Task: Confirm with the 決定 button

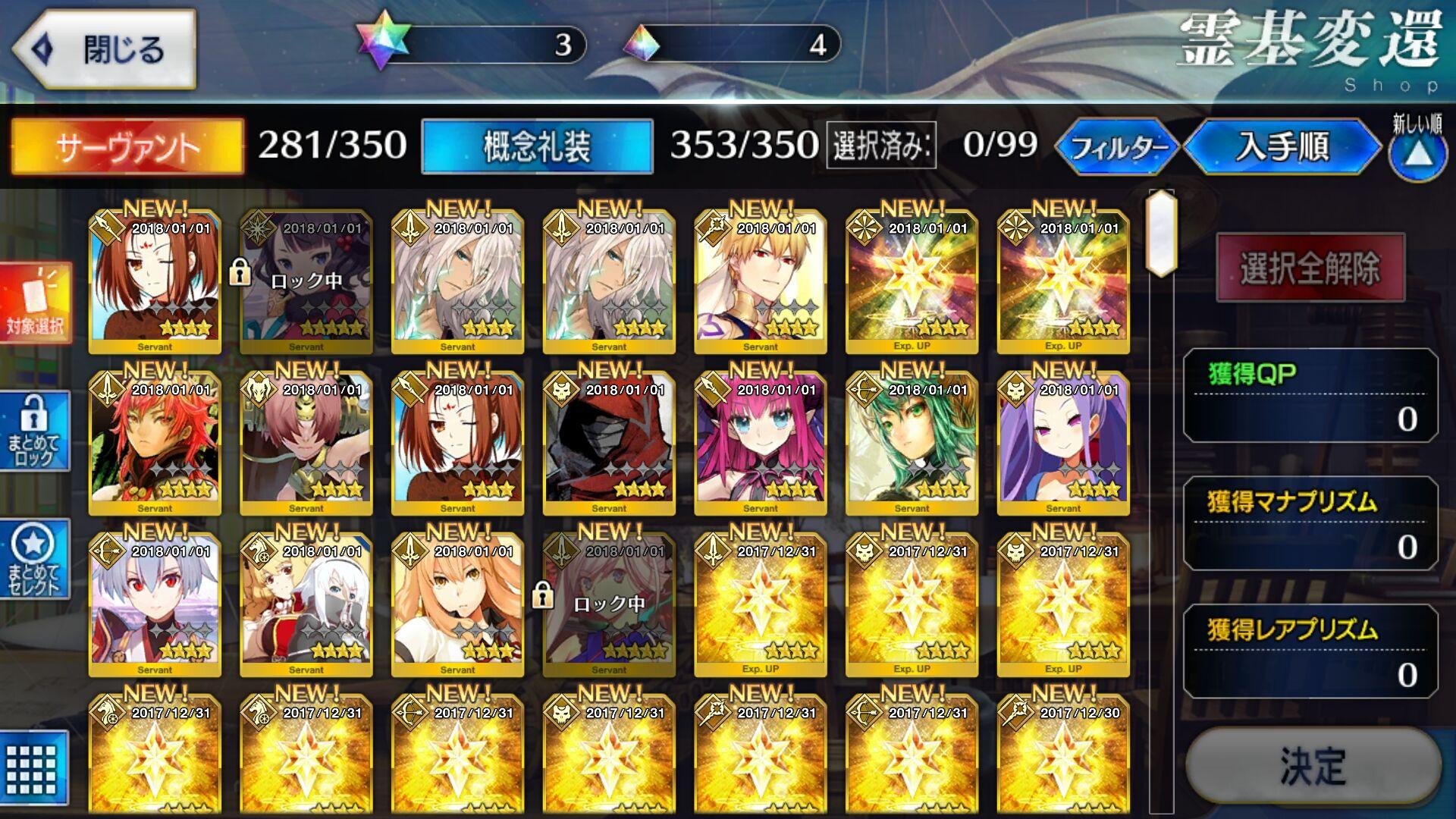Action: click(x=1313, y=766)
